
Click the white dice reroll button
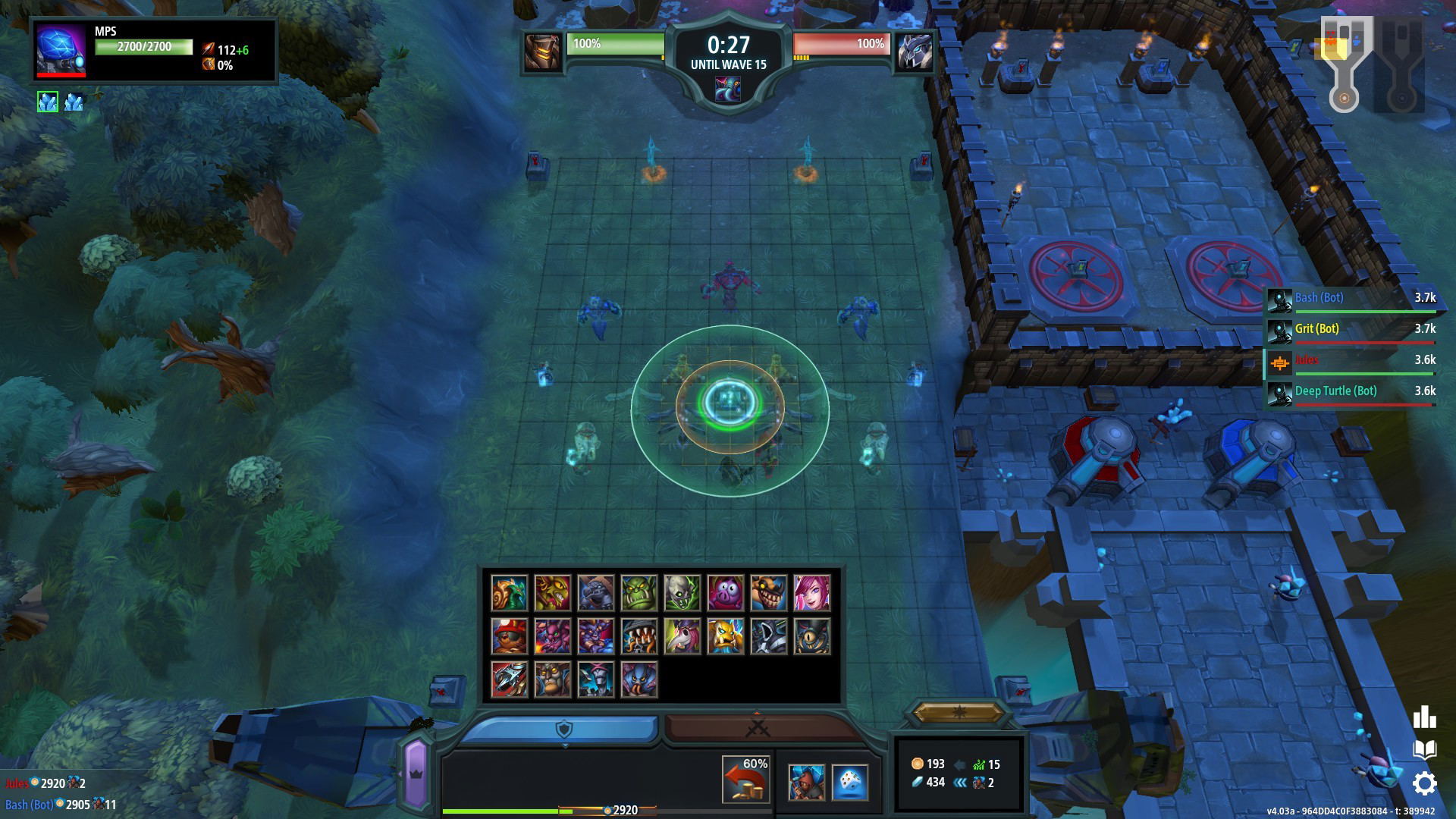click(x=850, y=783)
